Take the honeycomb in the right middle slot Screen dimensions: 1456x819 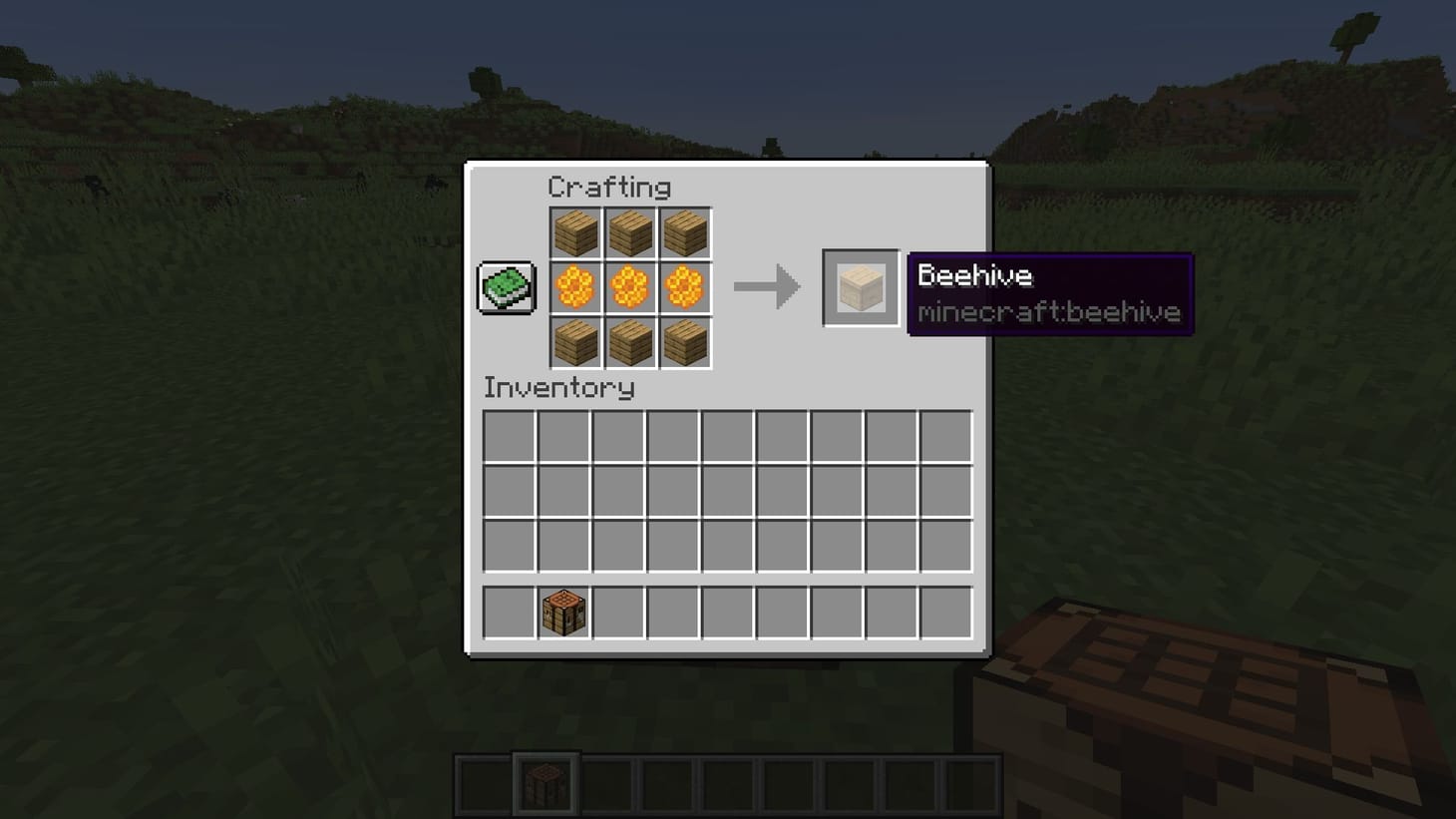(x=684, y=286)
